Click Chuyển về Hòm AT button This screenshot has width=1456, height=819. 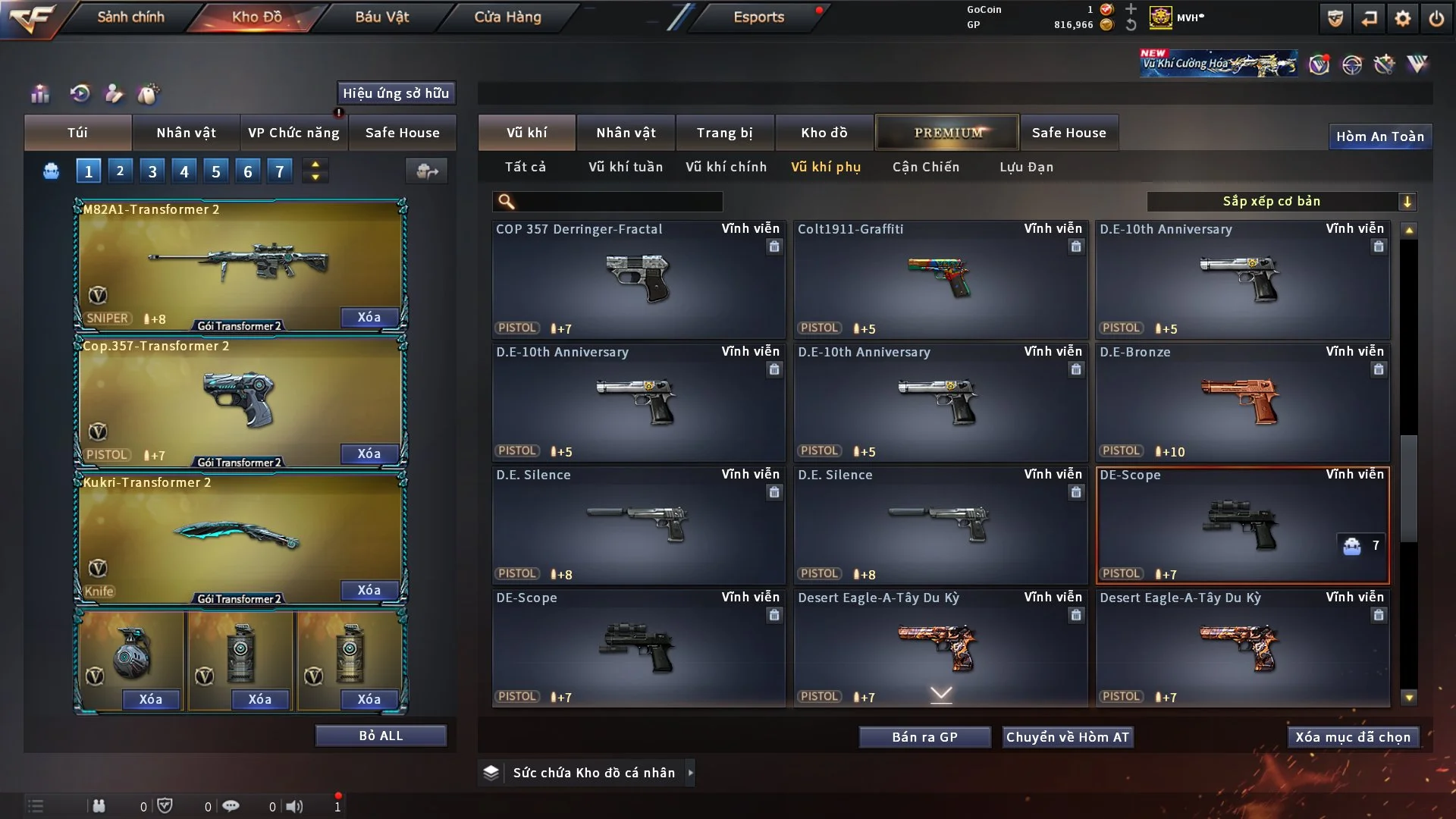[x=1067, y=737]
